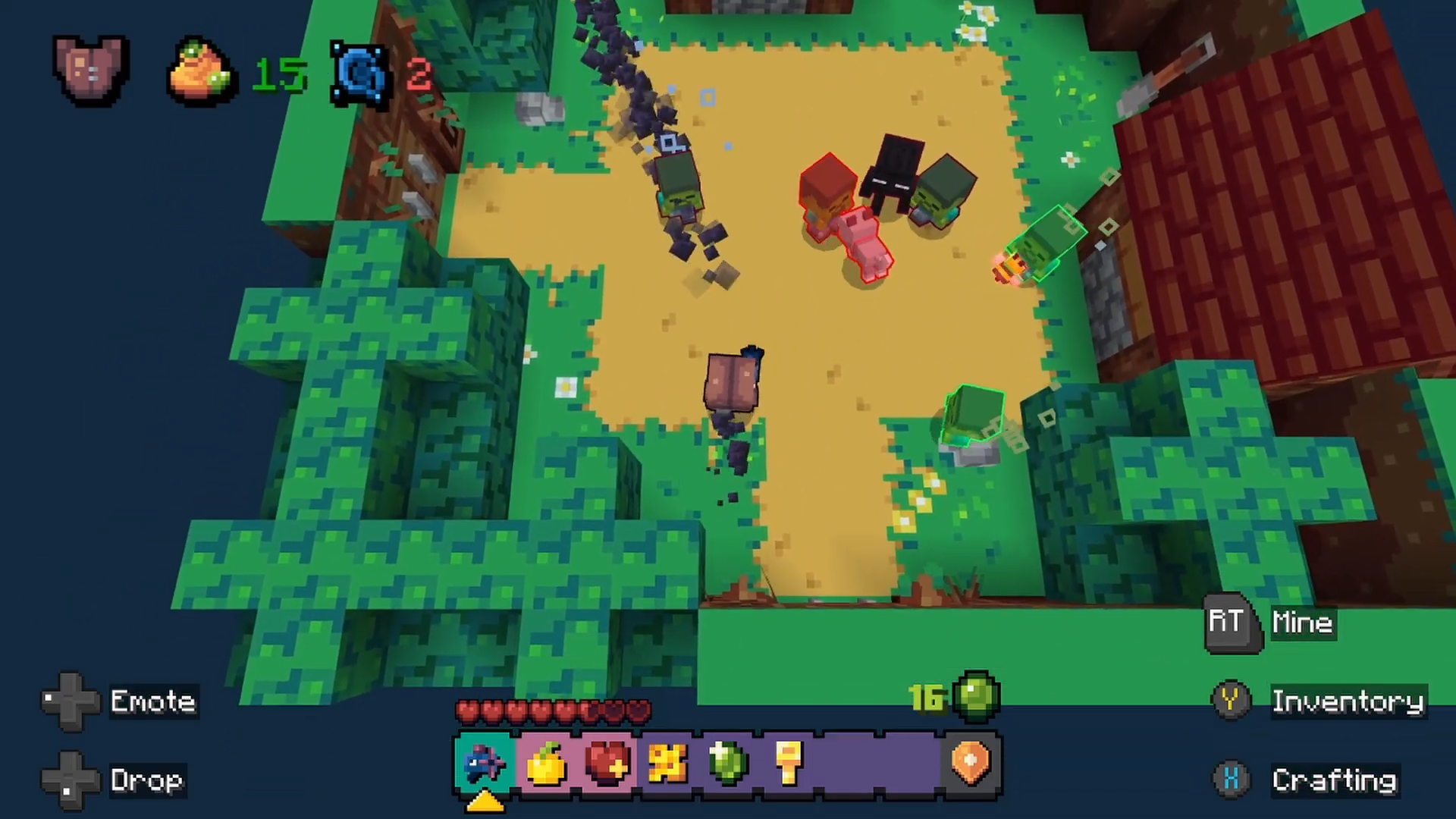Viewport: 1456px width, 819px height.
Task: Choose the yellow puzzle piece slot
Action: (x=667, y=764)
